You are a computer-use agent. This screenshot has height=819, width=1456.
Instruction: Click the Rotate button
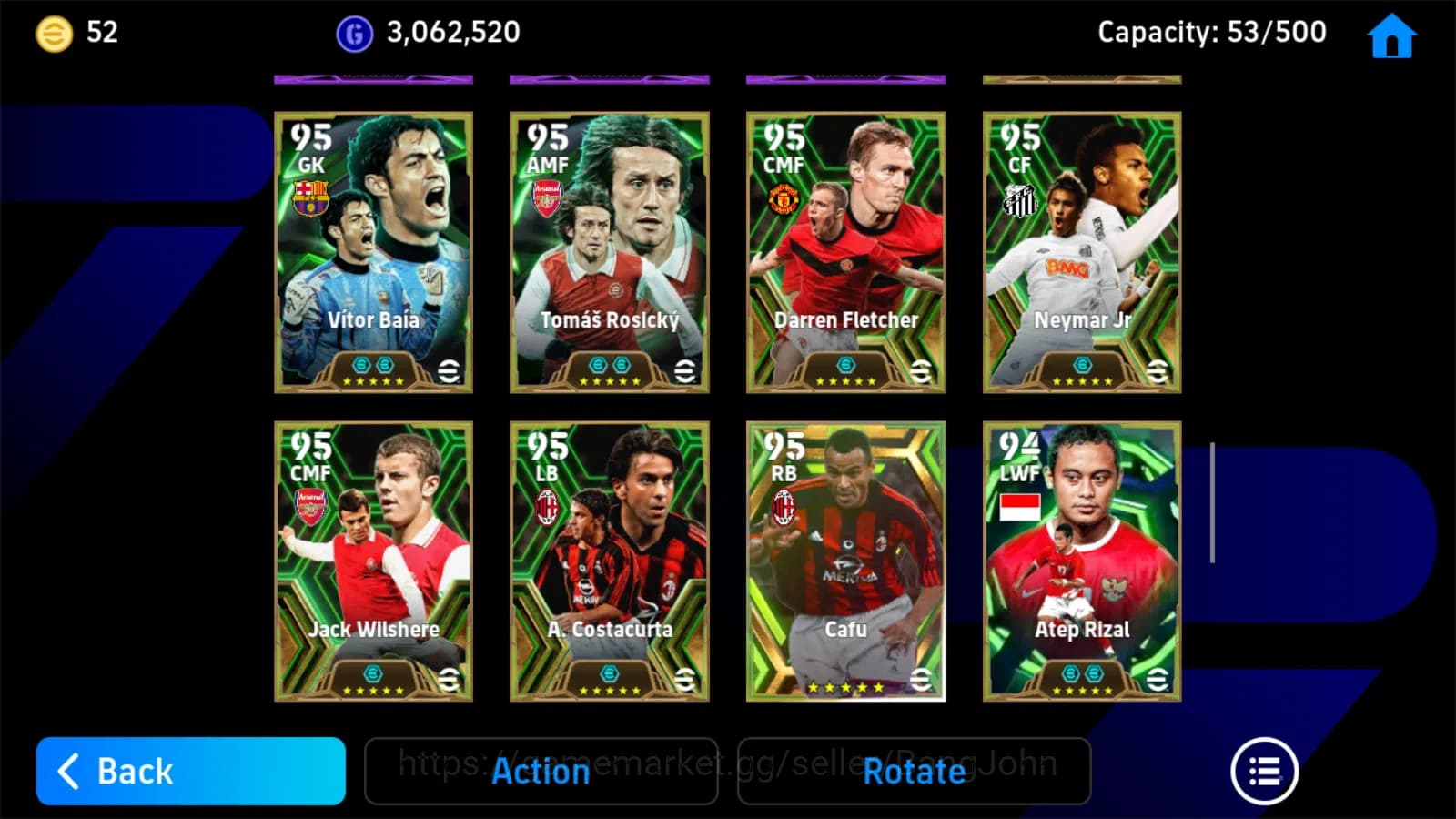tap(915, 772)
